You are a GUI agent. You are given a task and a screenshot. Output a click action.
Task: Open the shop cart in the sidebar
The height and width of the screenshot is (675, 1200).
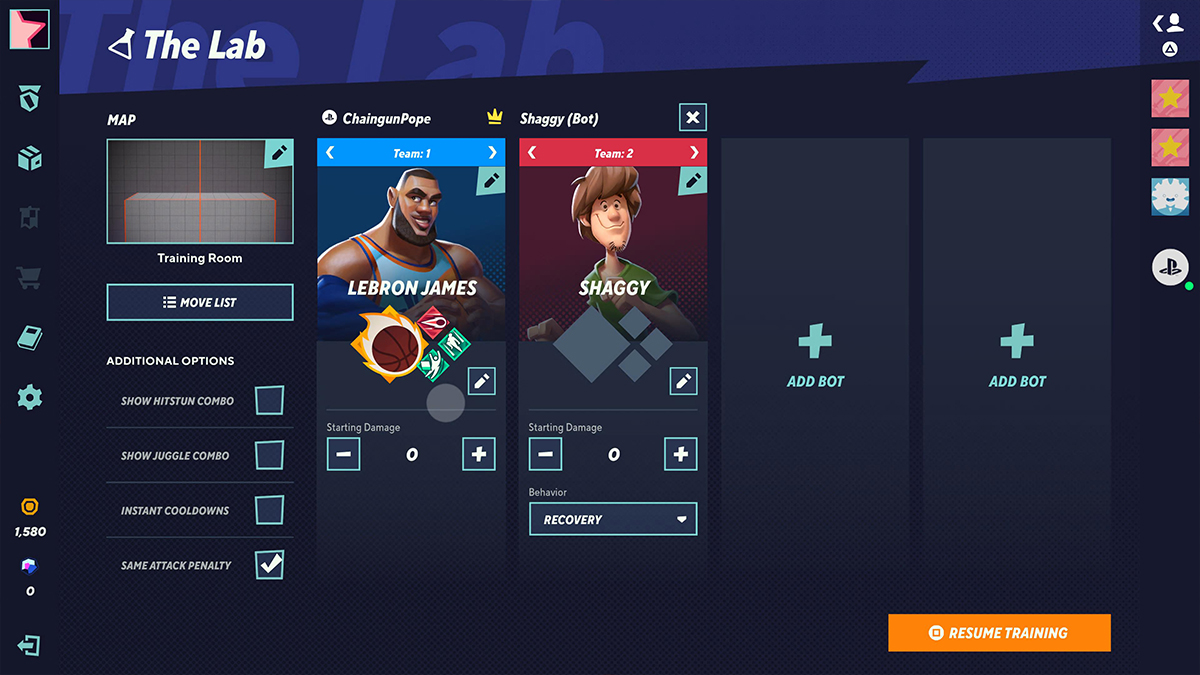pos(30,277)
